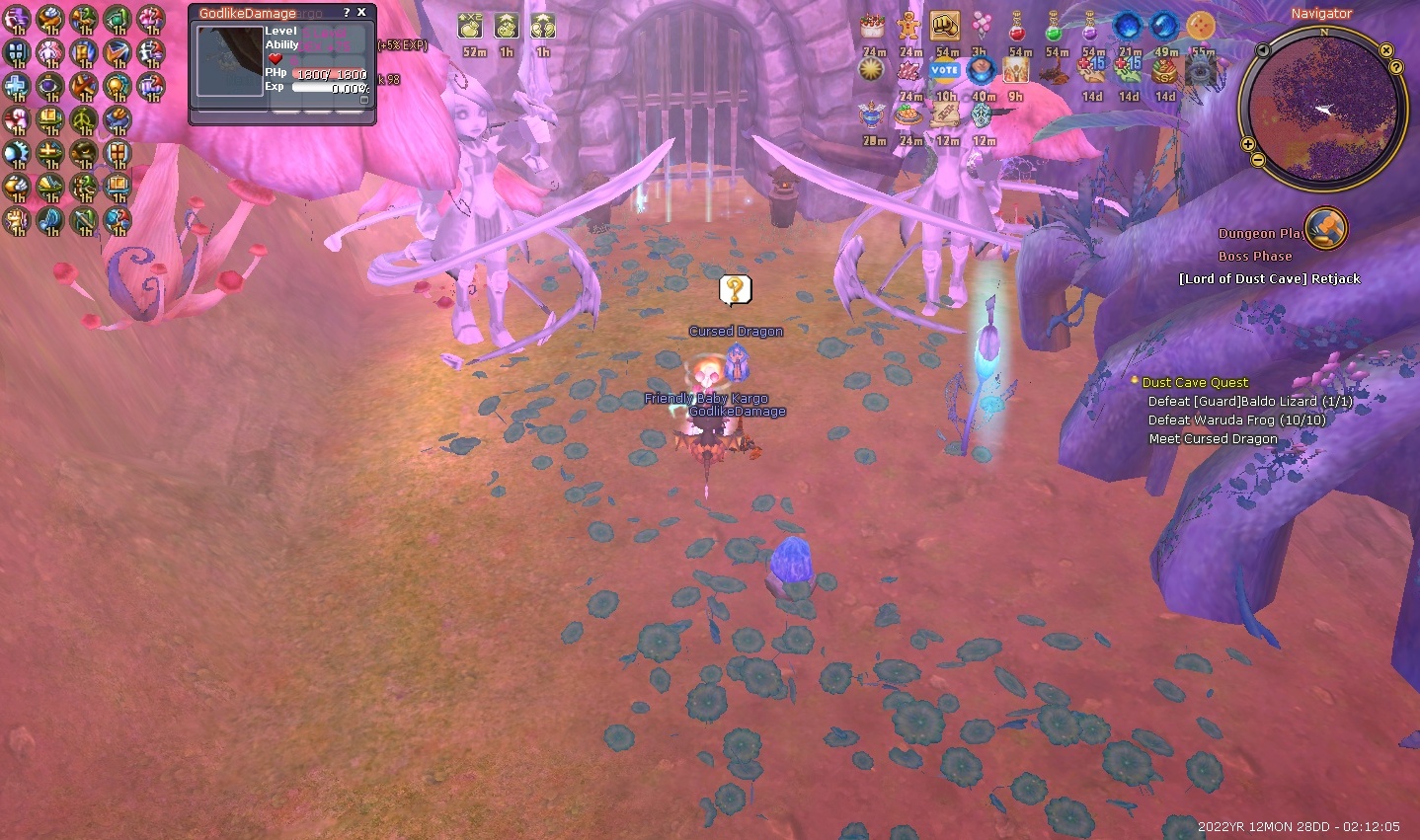
Task: Click the golden fist buff icon
Action: (945, 27)
